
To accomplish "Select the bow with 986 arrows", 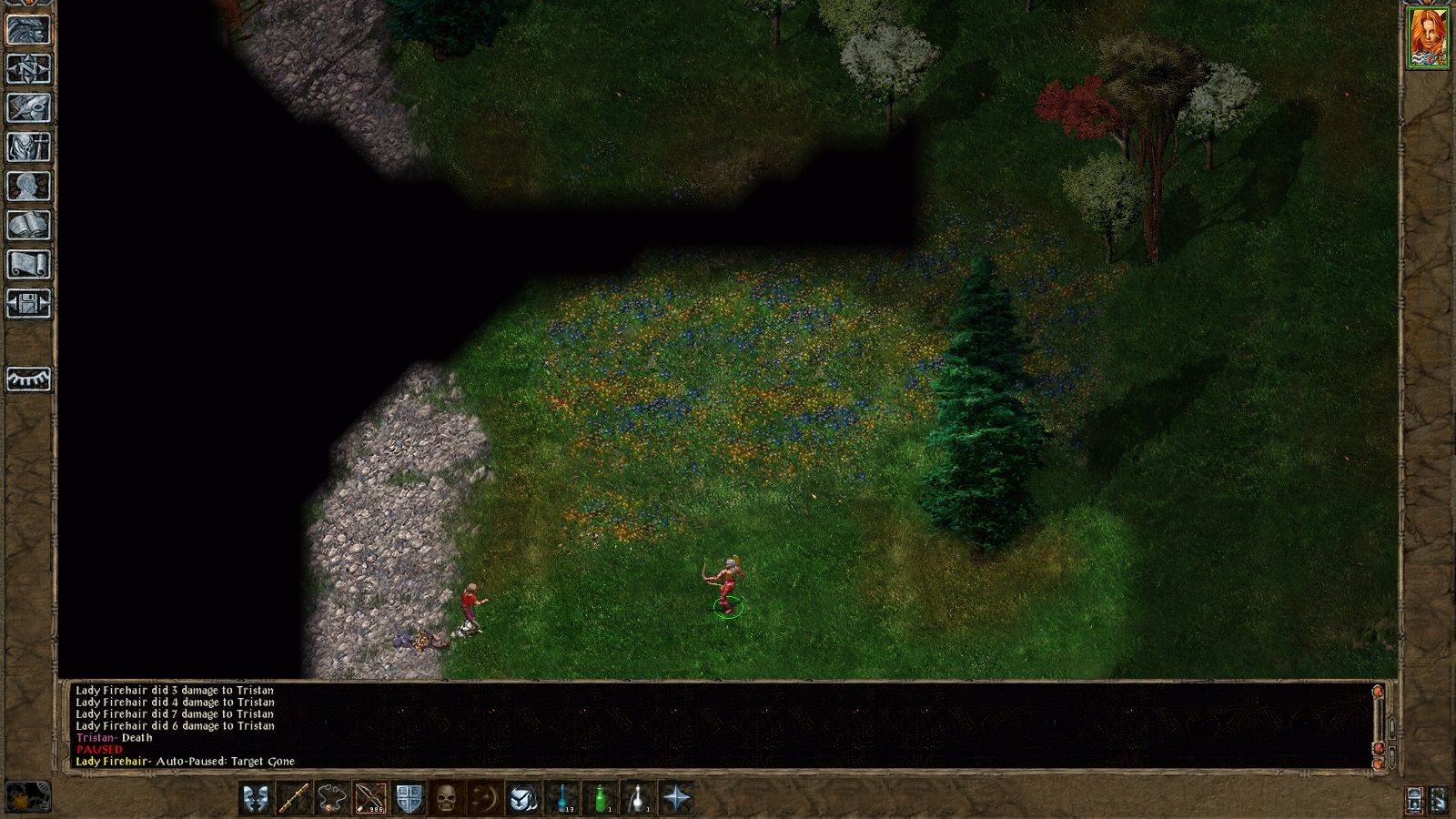I will pyautogui.click(x=370, y=799).
